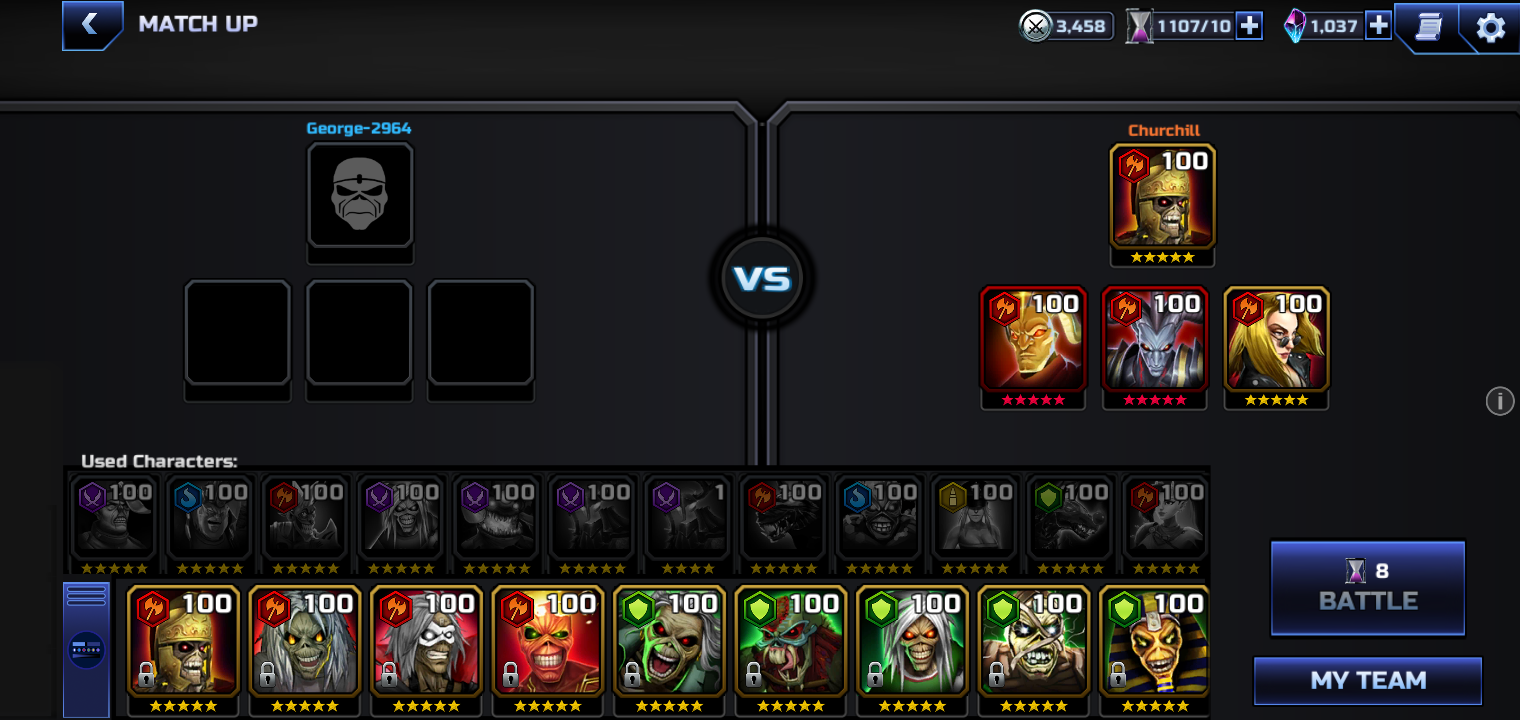
Task: Inspect the enemy pale vampire character
Action: pyautogui.click(x=1154, y=338)
